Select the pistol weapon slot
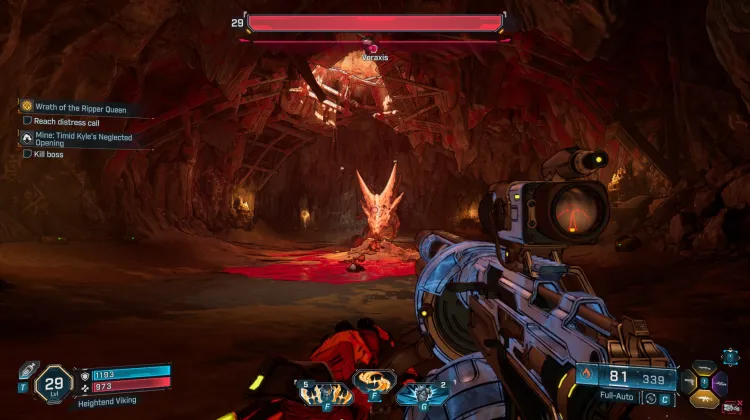The width and height of the screenshot is (750, 420). [691, 383]
